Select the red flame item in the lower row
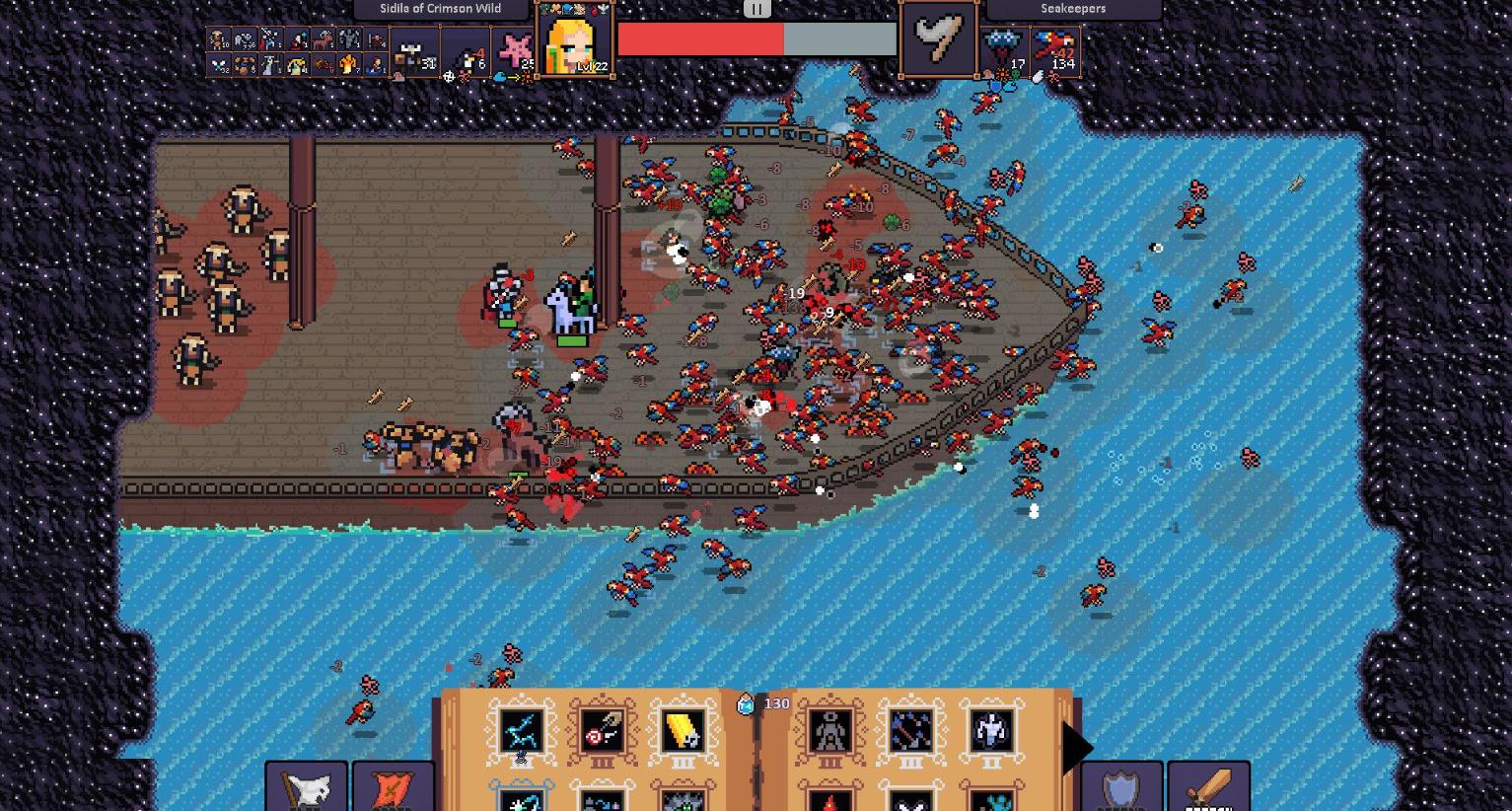Image resolution: width=1512 pixels, height=811 pixels. pos(829,801)
